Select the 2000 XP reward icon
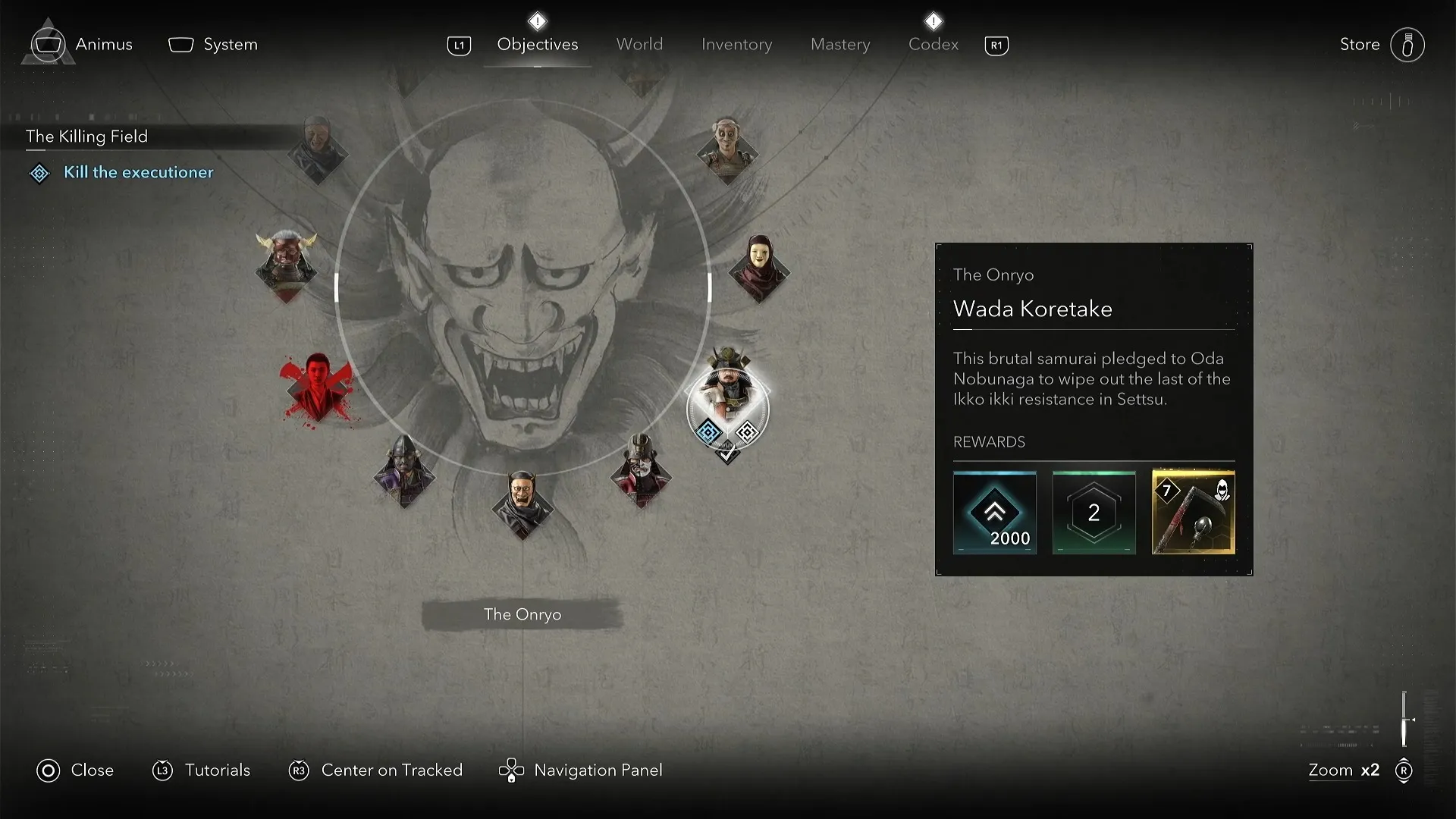This screenshot has width=1456, height=819. 994,513
